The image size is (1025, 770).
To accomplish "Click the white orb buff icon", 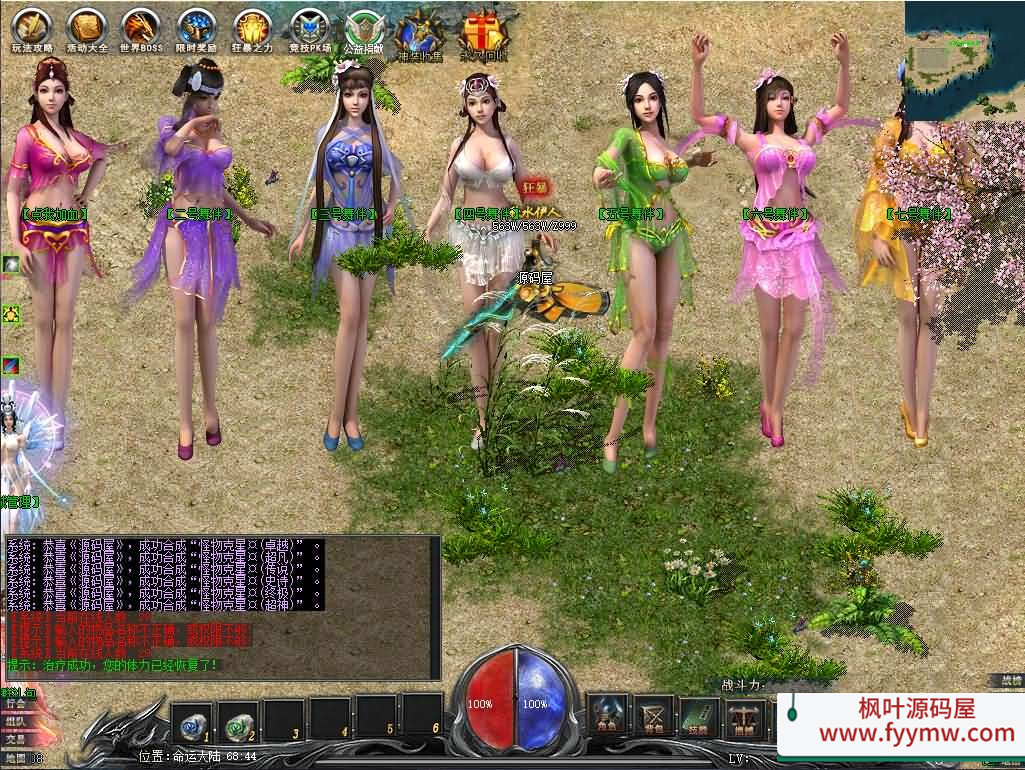I will 11,265.
